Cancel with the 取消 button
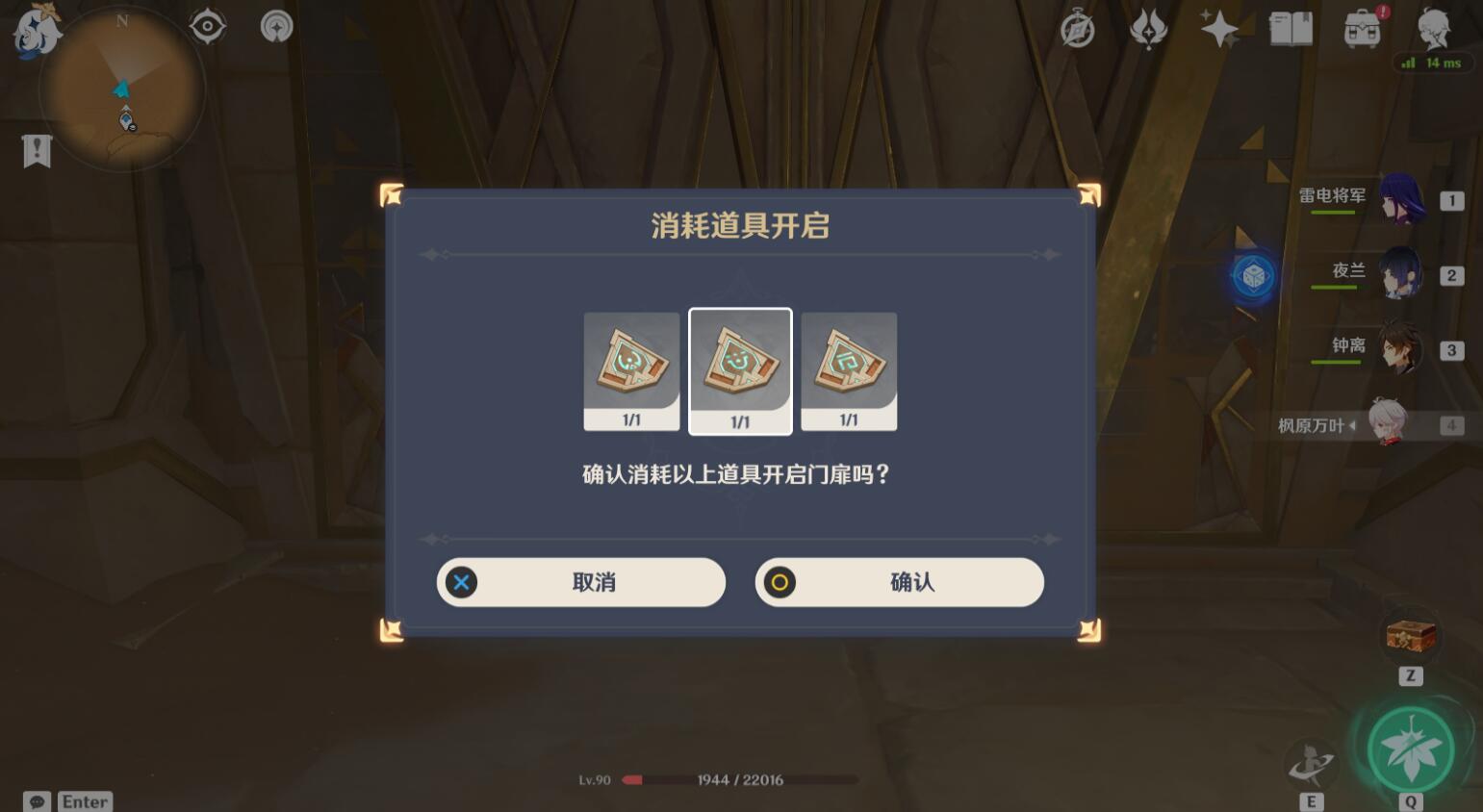The height and width of the screenshot is (812, 1483). (x=580, y=582)
